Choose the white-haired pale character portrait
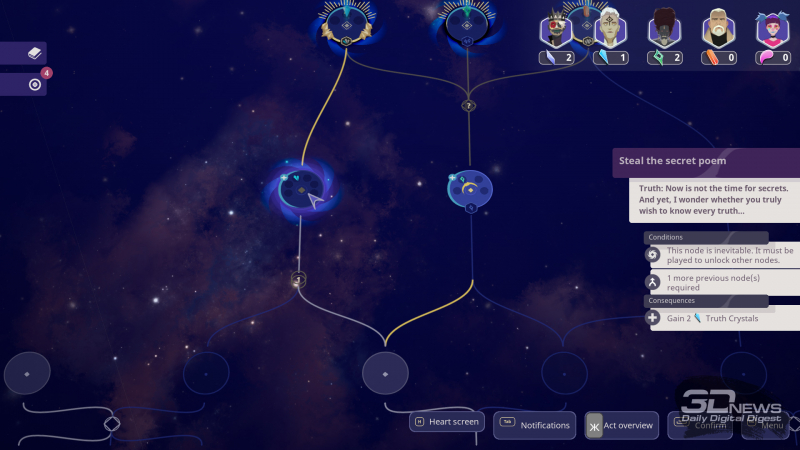This screenshot has height=450, width=800. tap(610, 28)
